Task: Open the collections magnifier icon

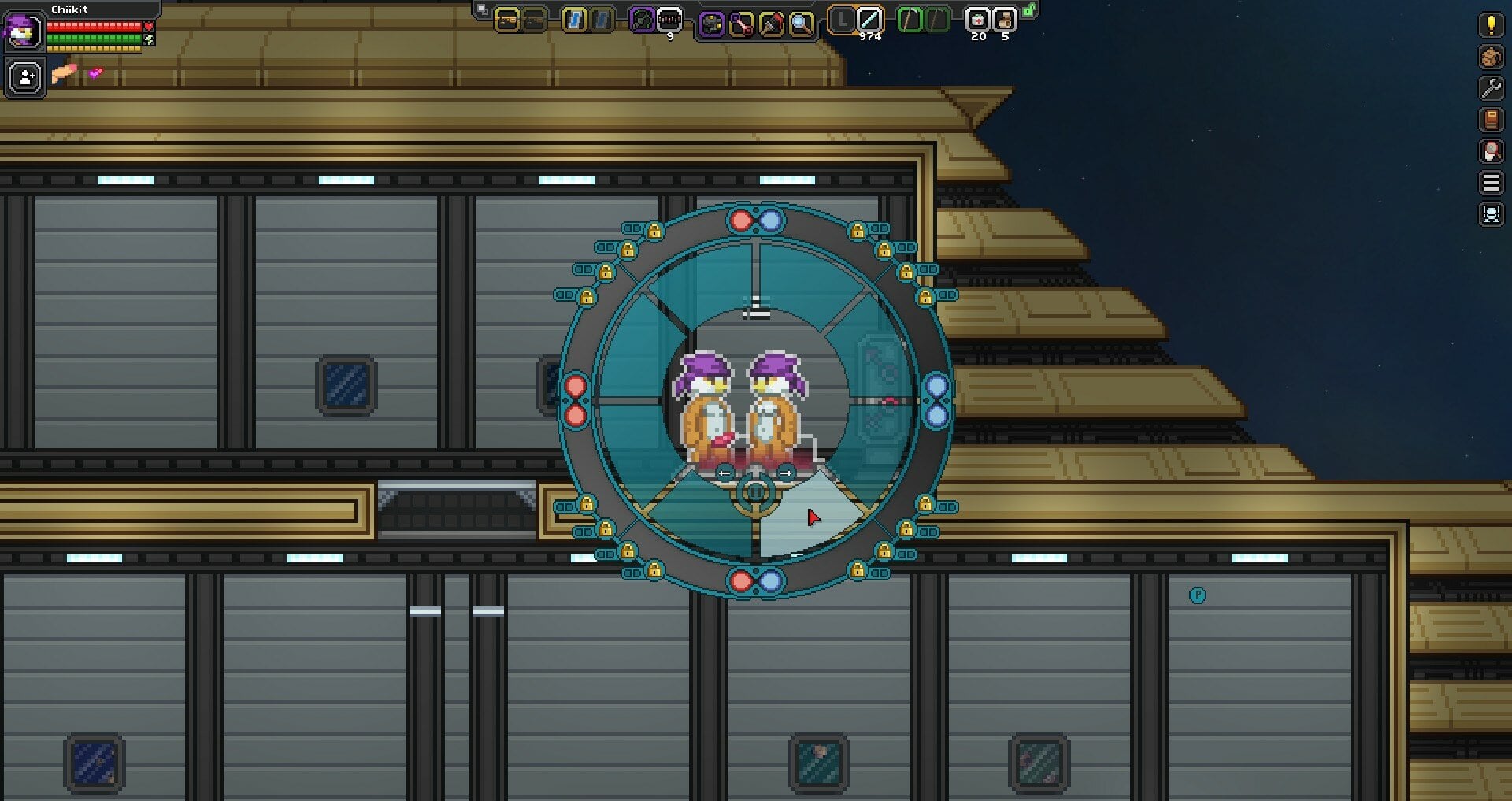Action: [1490, 151]
